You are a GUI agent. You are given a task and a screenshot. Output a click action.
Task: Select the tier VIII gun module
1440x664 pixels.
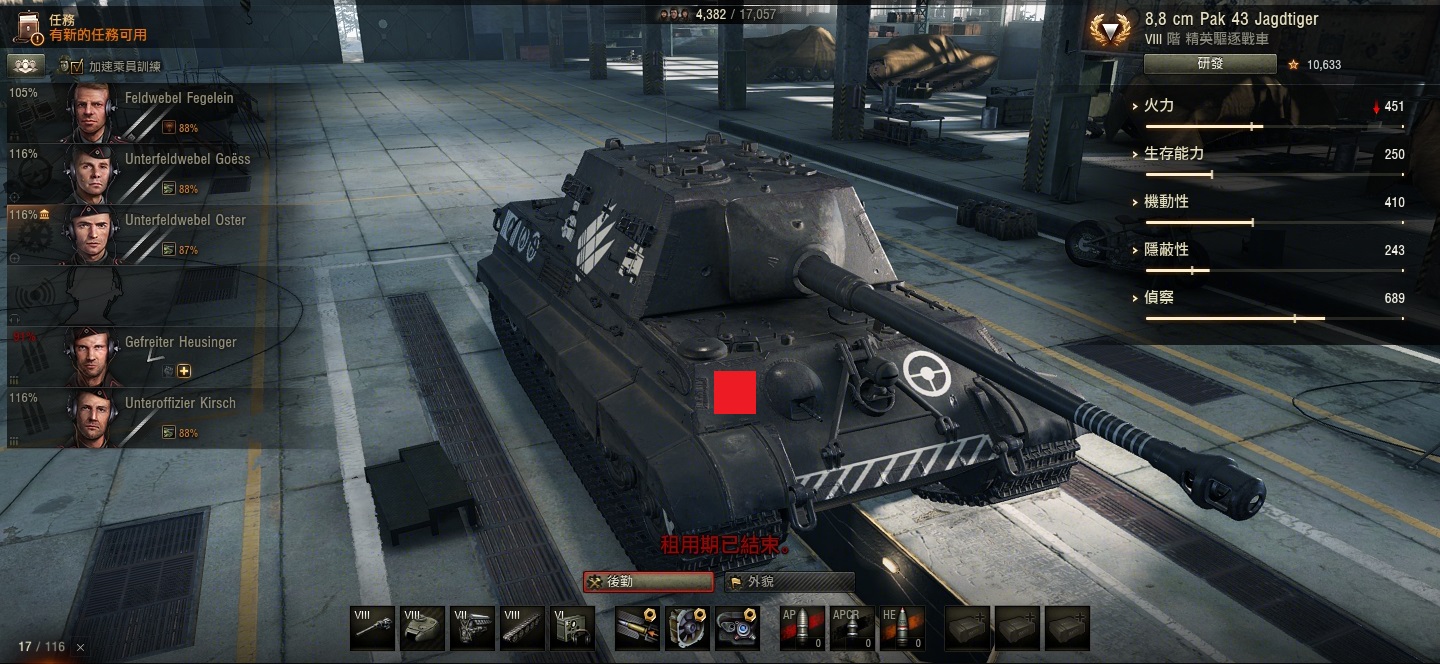[373, 628]
